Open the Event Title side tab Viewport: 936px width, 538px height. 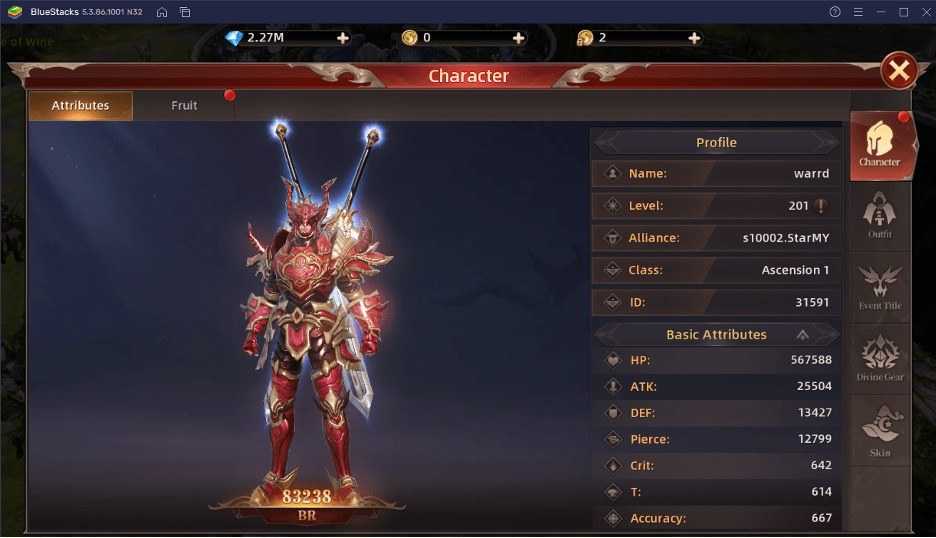[x=880, y=288]
